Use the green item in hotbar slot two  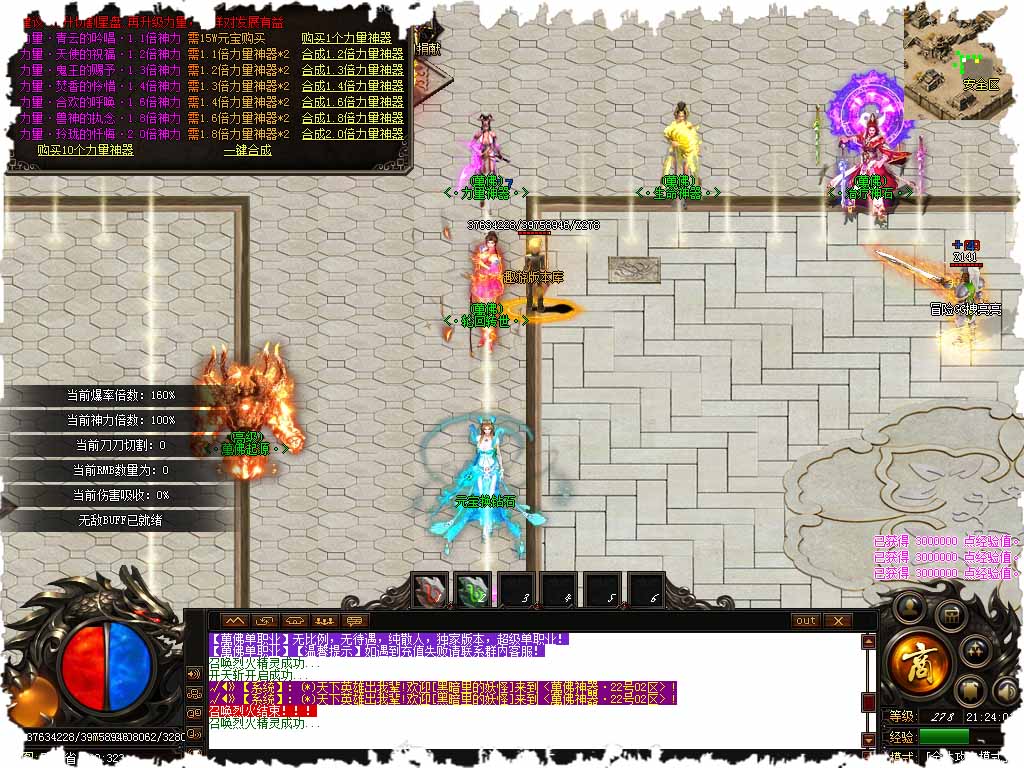click(473, 591)
